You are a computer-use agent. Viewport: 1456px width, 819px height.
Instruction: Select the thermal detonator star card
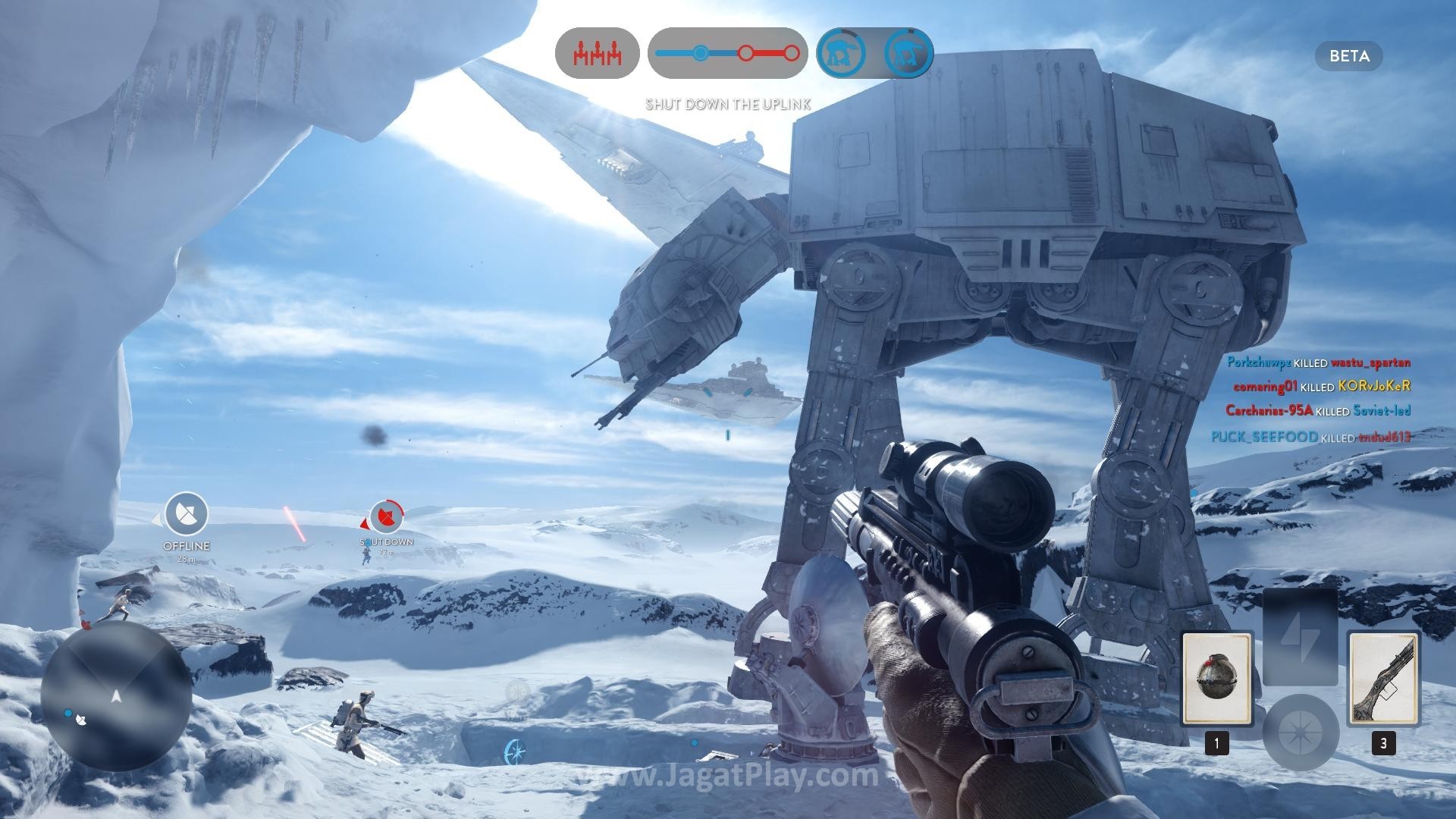click(x=1216, y=678)
